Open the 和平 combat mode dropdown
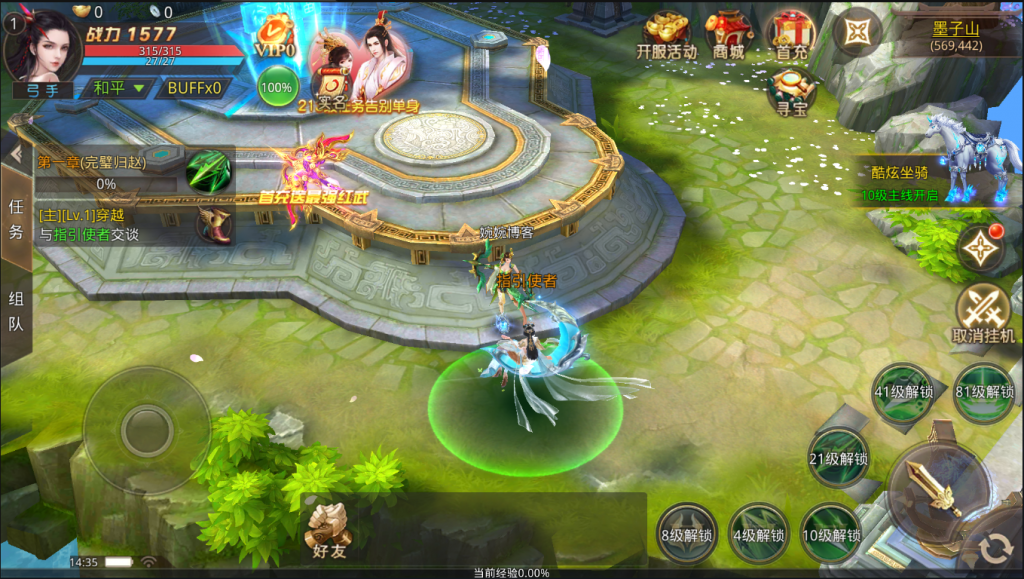 [118, 88]
